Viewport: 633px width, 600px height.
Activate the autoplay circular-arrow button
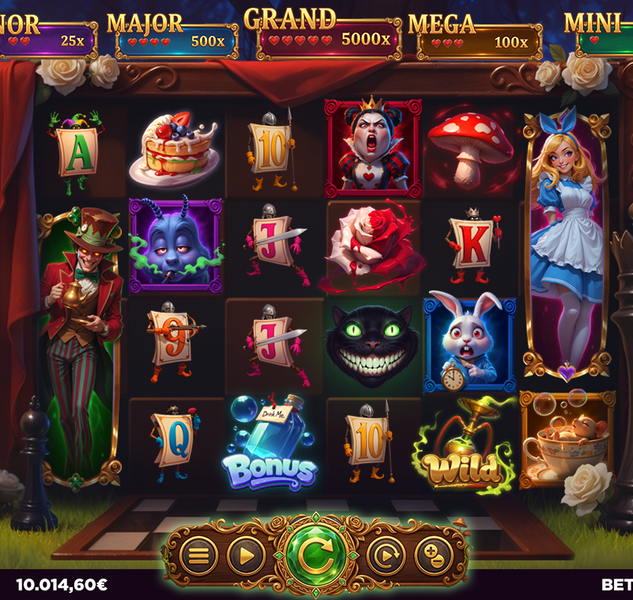[x=385, y=553]
